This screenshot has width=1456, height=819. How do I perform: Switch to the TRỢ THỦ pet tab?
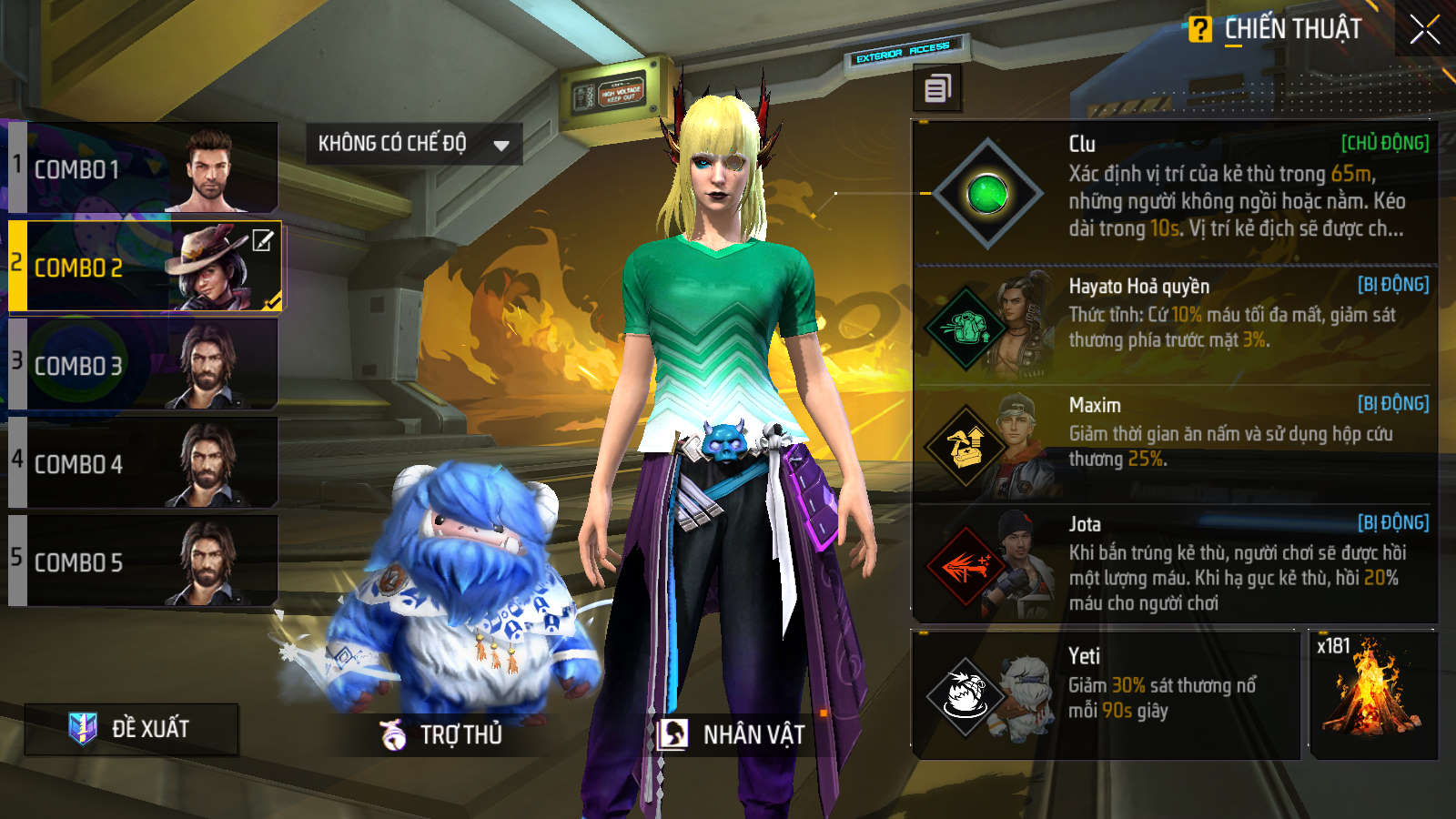pos(442,734)
